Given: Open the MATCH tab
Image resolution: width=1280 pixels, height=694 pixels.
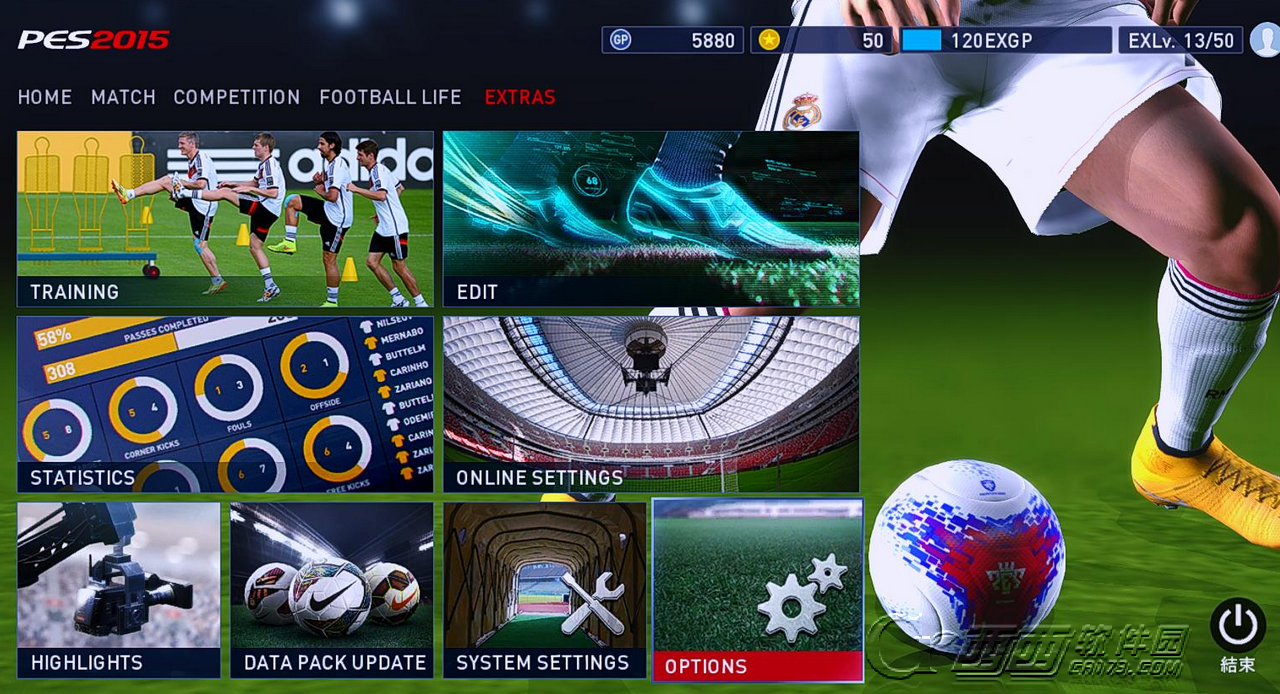Looking at the screenshot, I should [x=123, y=97].
